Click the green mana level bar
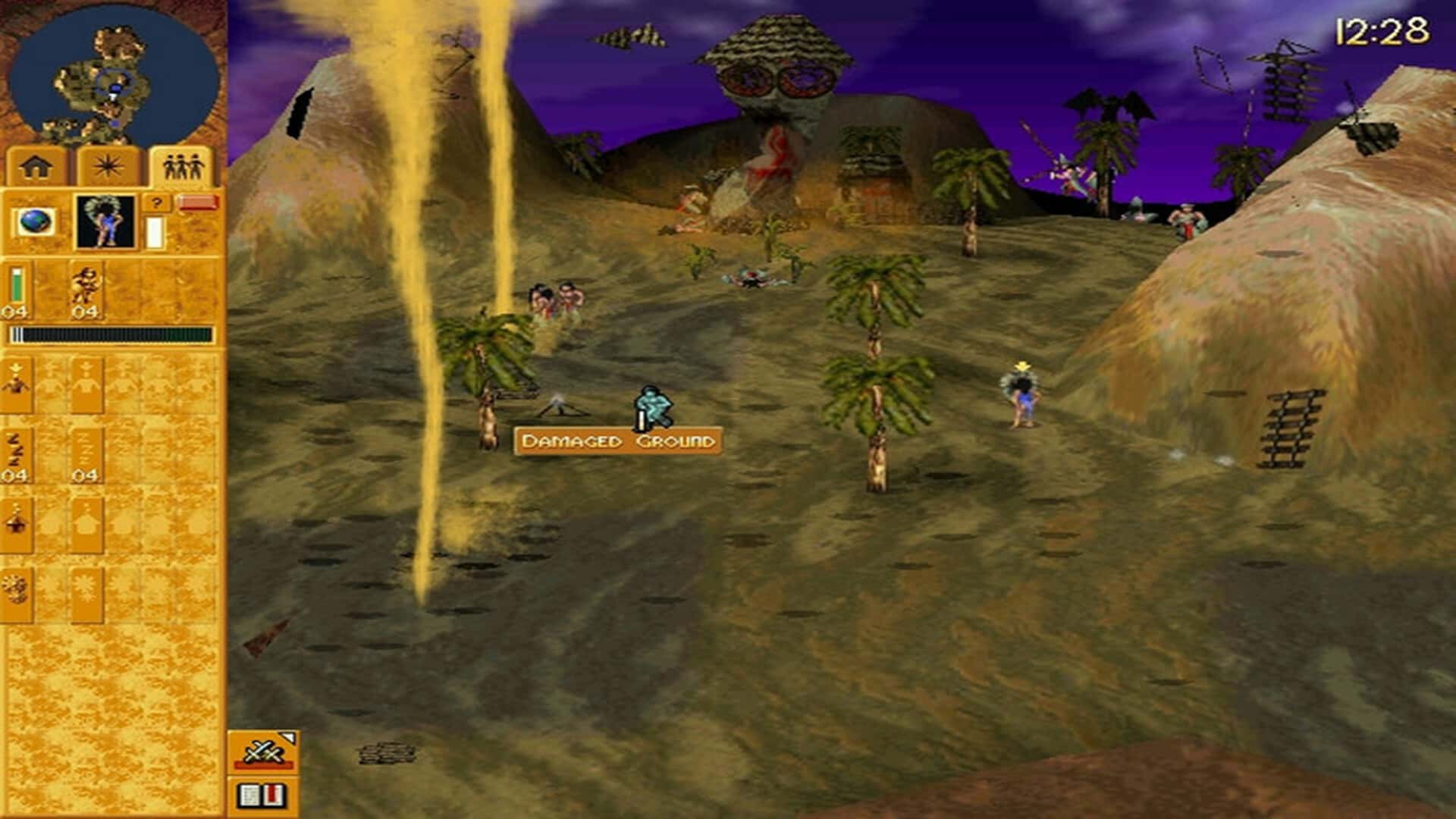 click(x=16, y=285)
